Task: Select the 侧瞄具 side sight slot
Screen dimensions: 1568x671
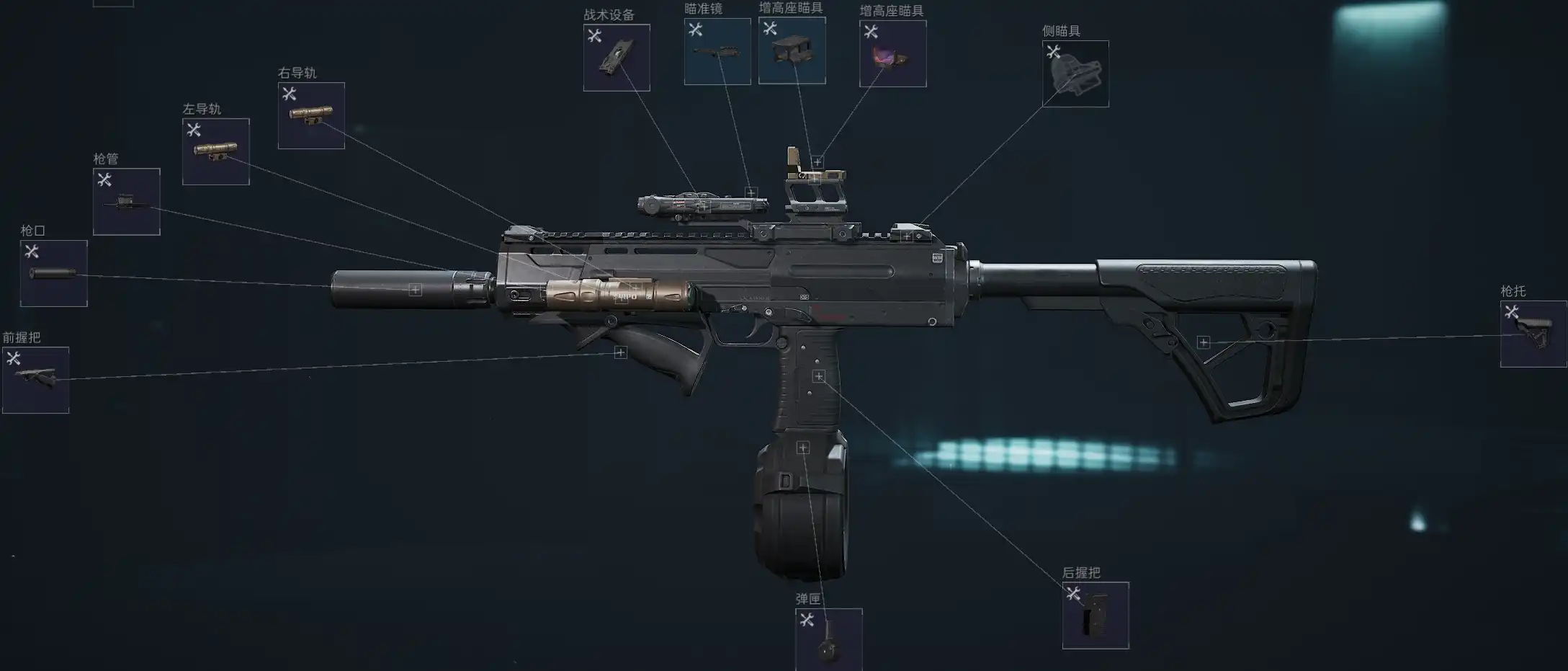Action: pyautogui.click(x=1075, y=74)
